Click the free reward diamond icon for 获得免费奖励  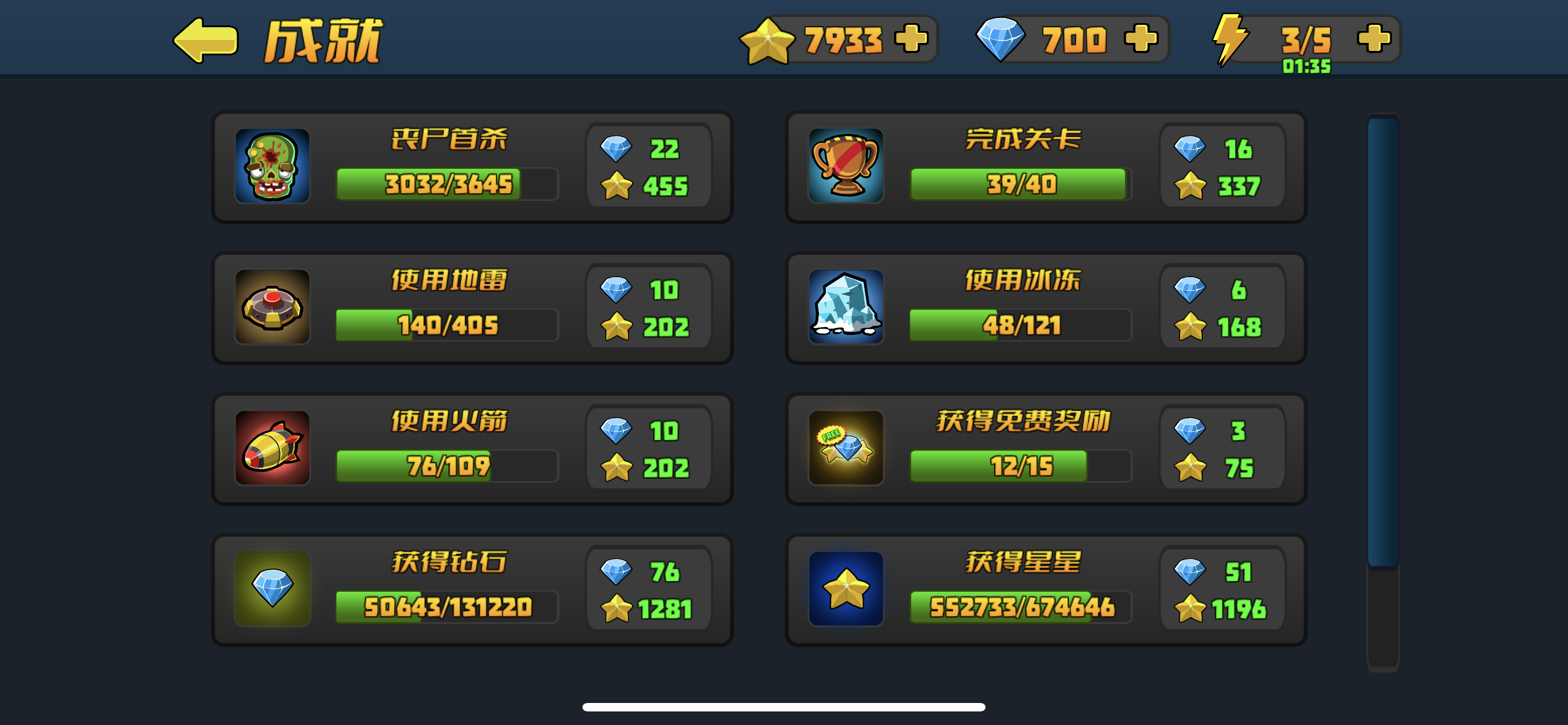(847, 449)
